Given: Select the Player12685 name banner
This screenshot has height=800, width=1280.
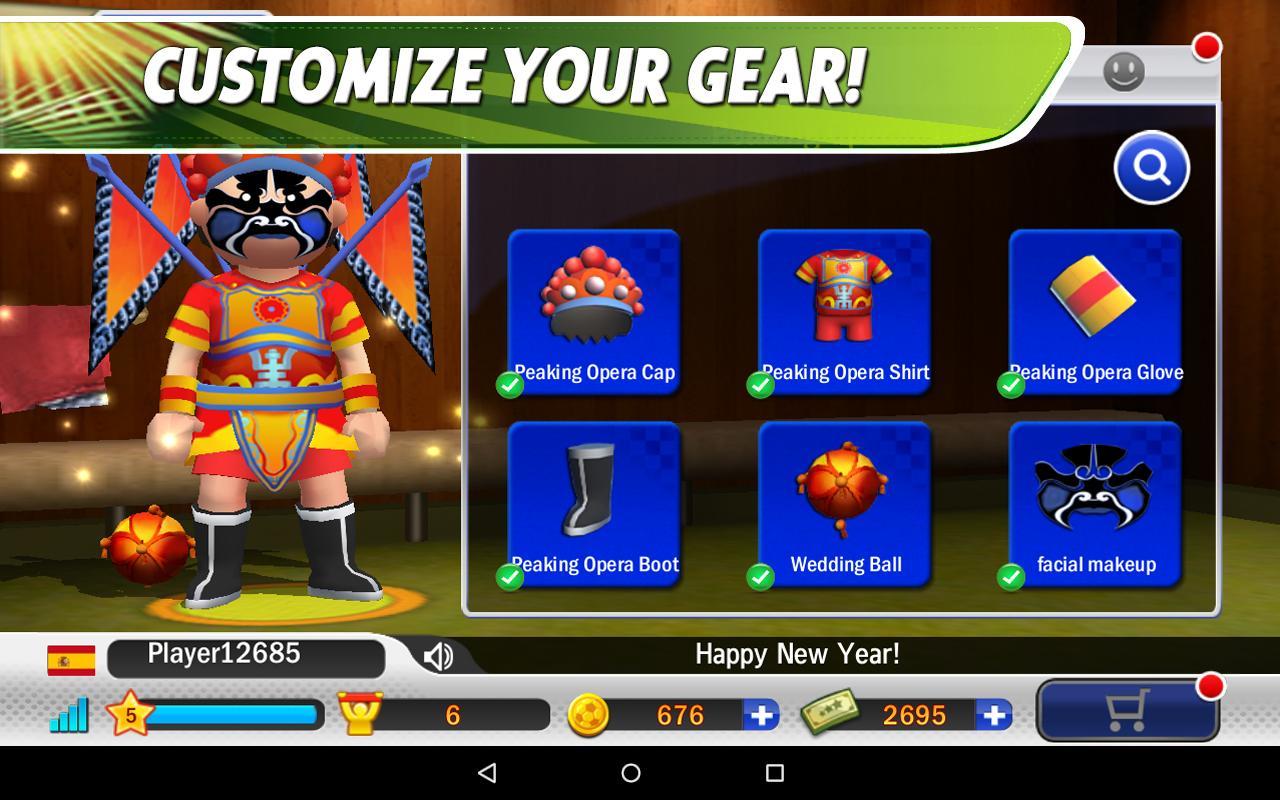Looking at the screenshot, I should pos(245,657).
